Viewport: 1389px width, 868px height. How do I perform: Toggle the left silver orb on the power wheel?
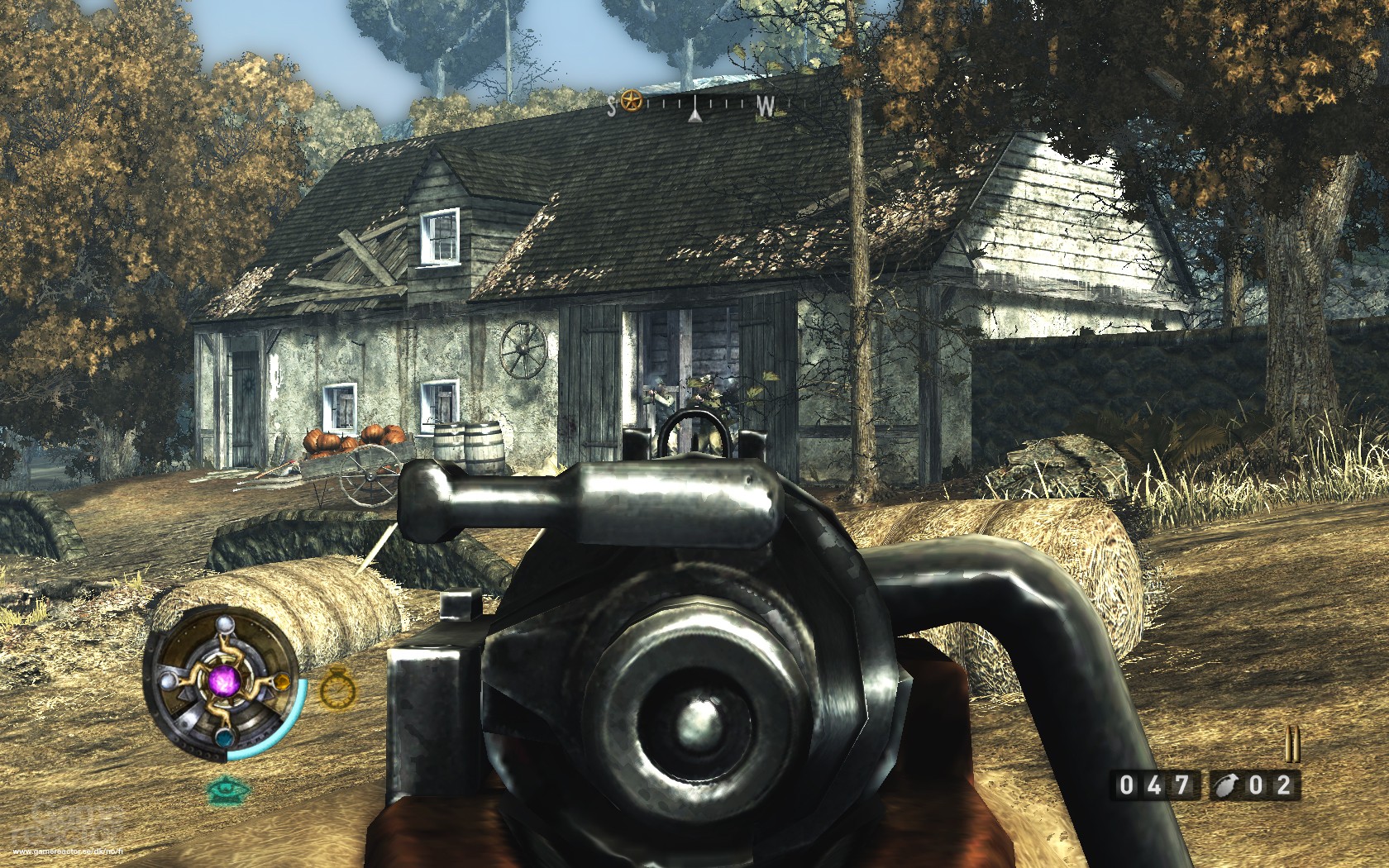point(168,680)
